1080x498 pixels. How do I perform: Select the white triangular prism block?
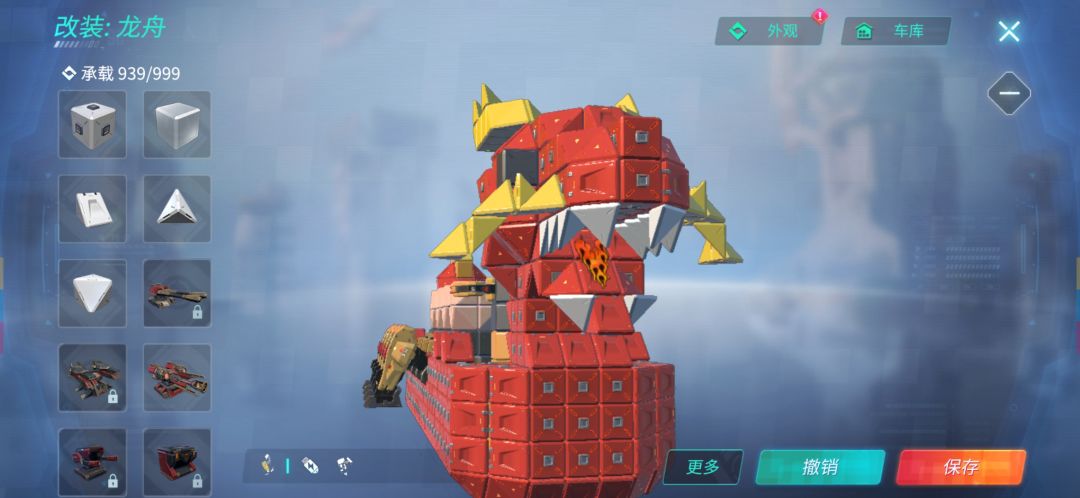point(177,209)
